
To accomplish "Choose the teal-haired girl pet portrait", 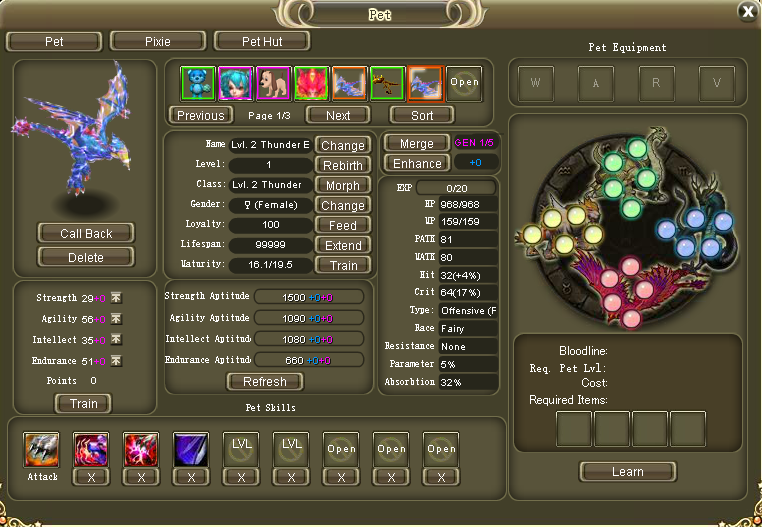I will coord(235,83).
